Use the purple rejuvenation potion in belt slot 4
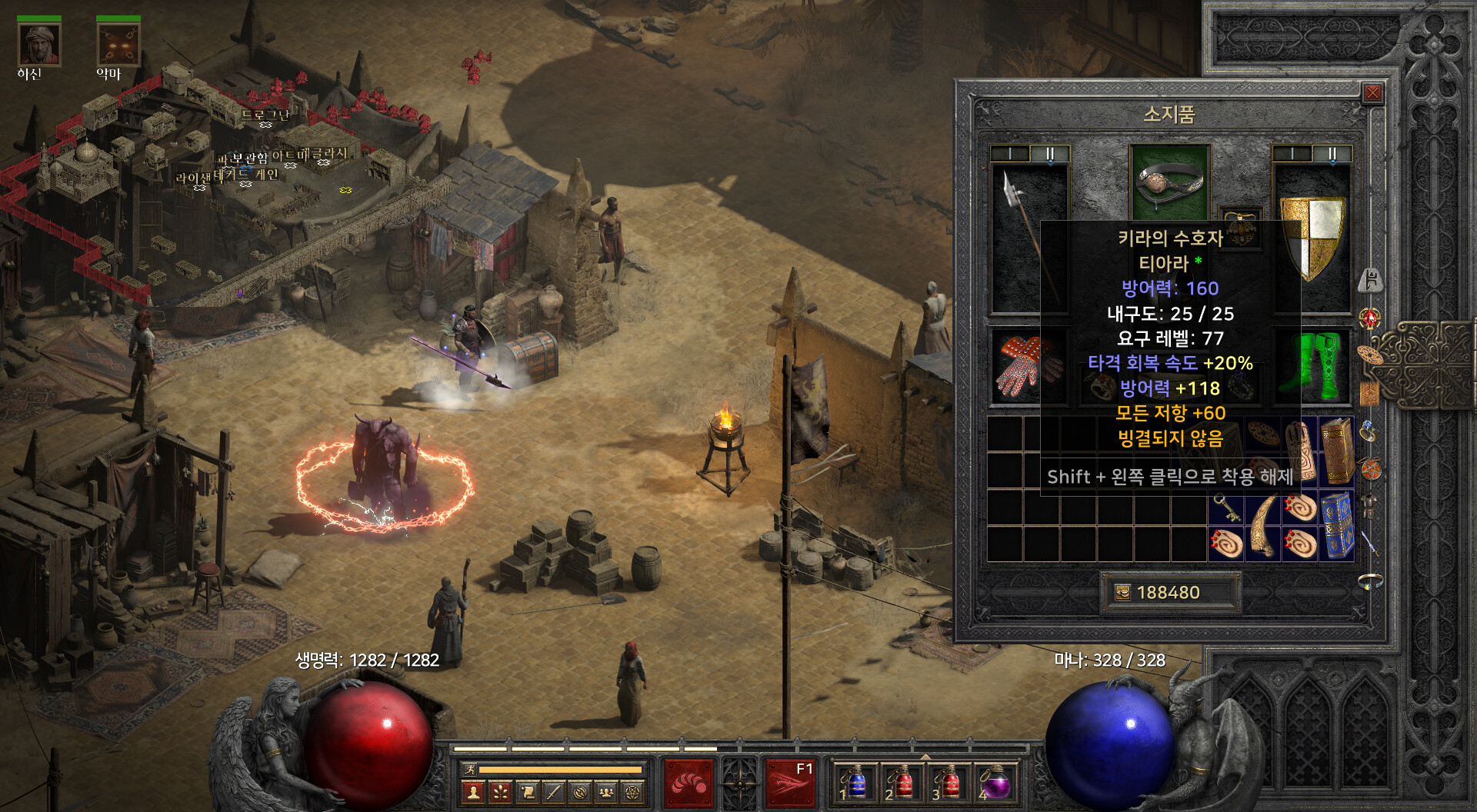This screenshot has height=812, width=1477. tap(995, 784)
